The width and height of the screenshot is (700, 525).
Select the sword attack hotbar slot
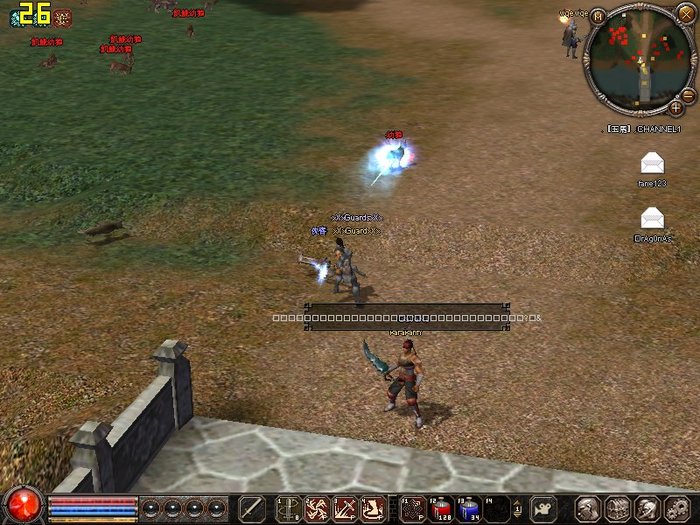[253, 508]
